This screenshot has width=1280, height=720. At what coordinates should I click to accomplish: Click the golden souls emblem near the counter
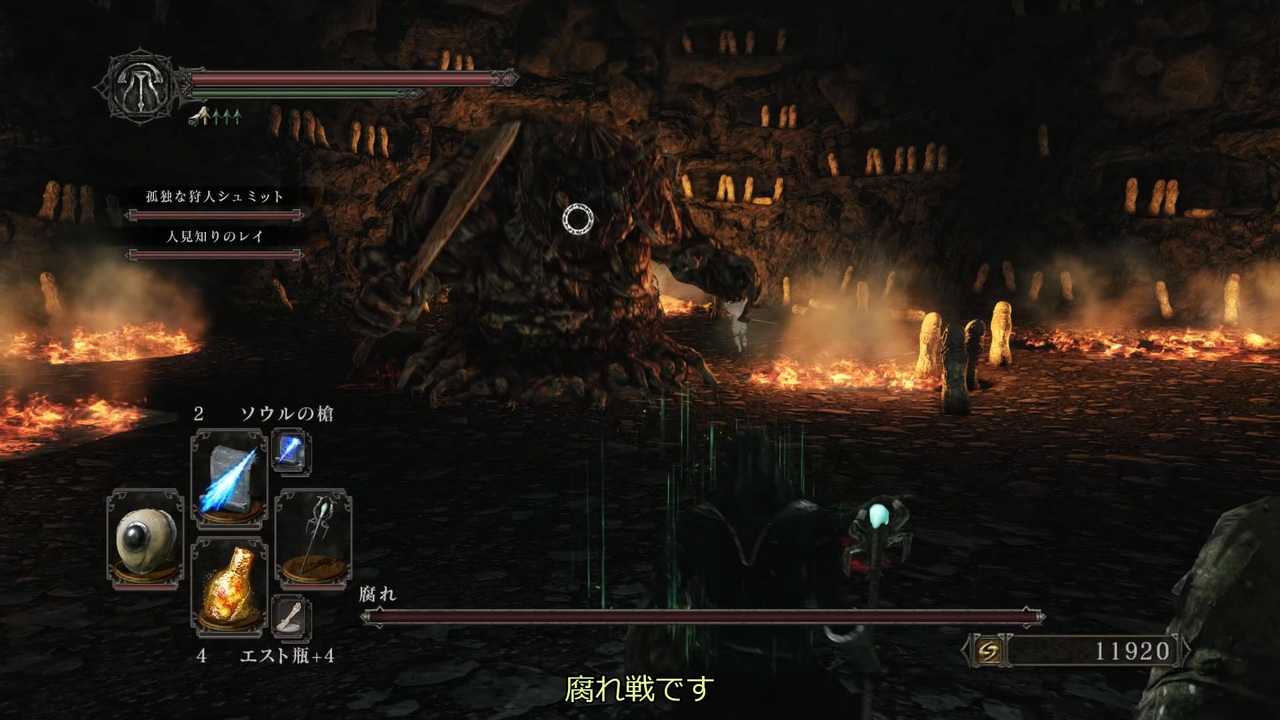[x=990, y=651]
